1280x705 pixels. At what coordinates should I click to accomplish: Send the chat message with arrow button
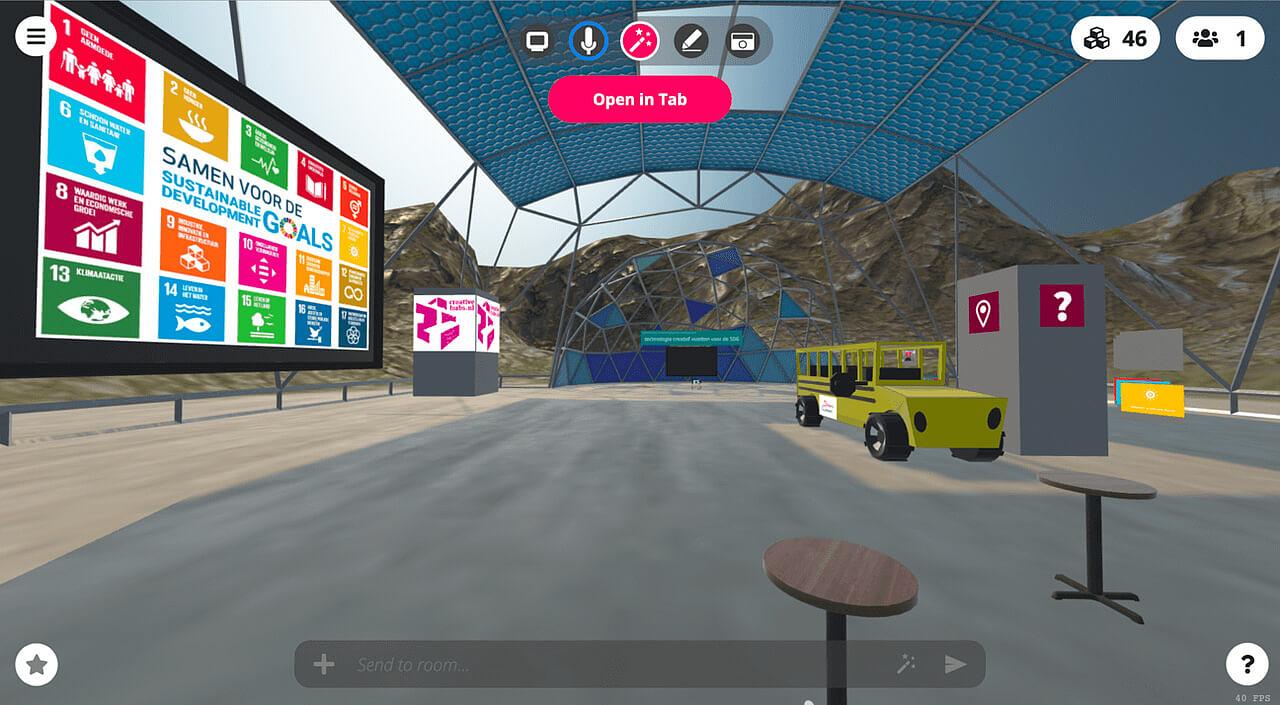(x=956, y=664)
